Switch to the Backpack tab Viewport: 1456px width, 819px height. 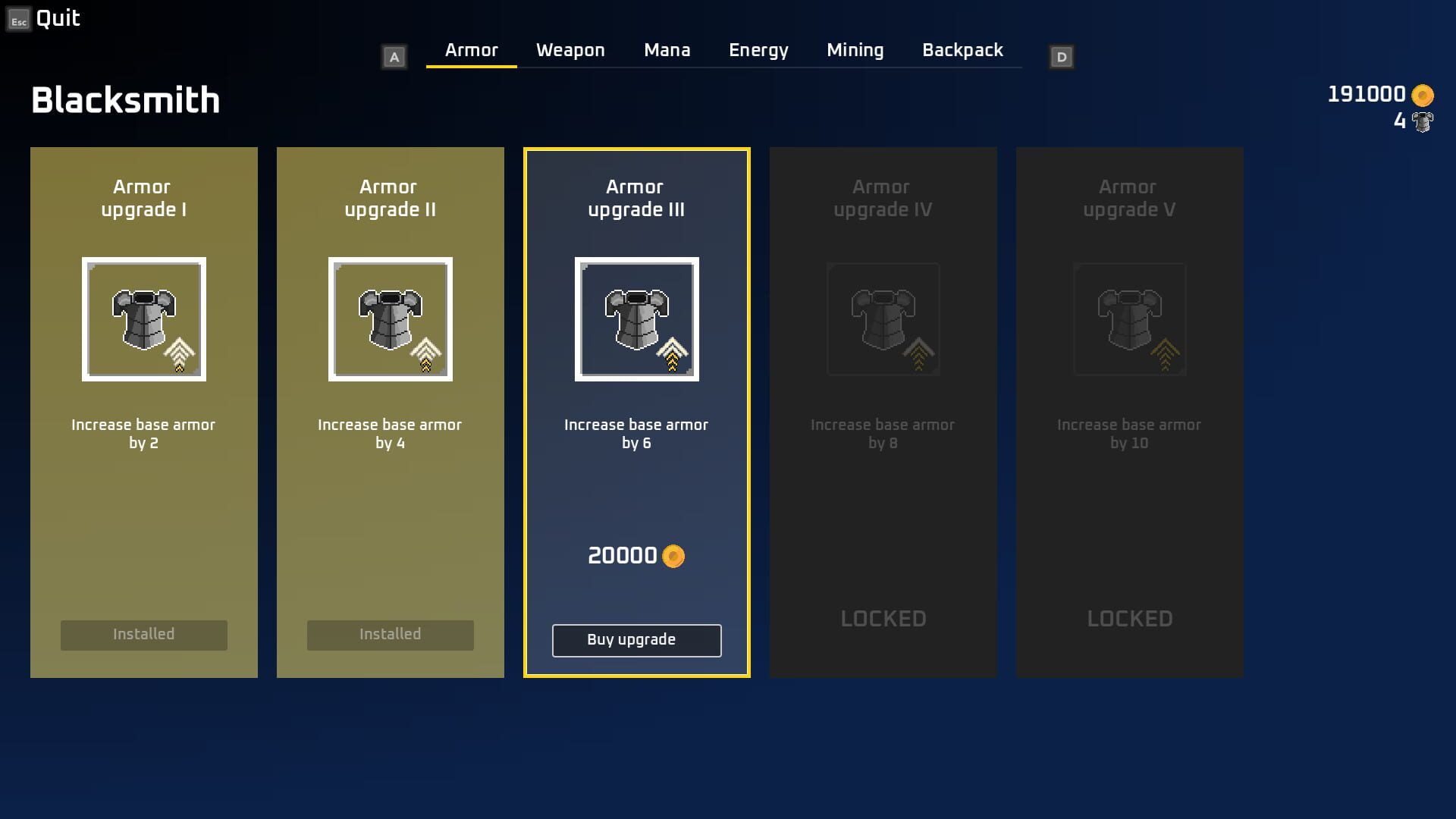962,49
